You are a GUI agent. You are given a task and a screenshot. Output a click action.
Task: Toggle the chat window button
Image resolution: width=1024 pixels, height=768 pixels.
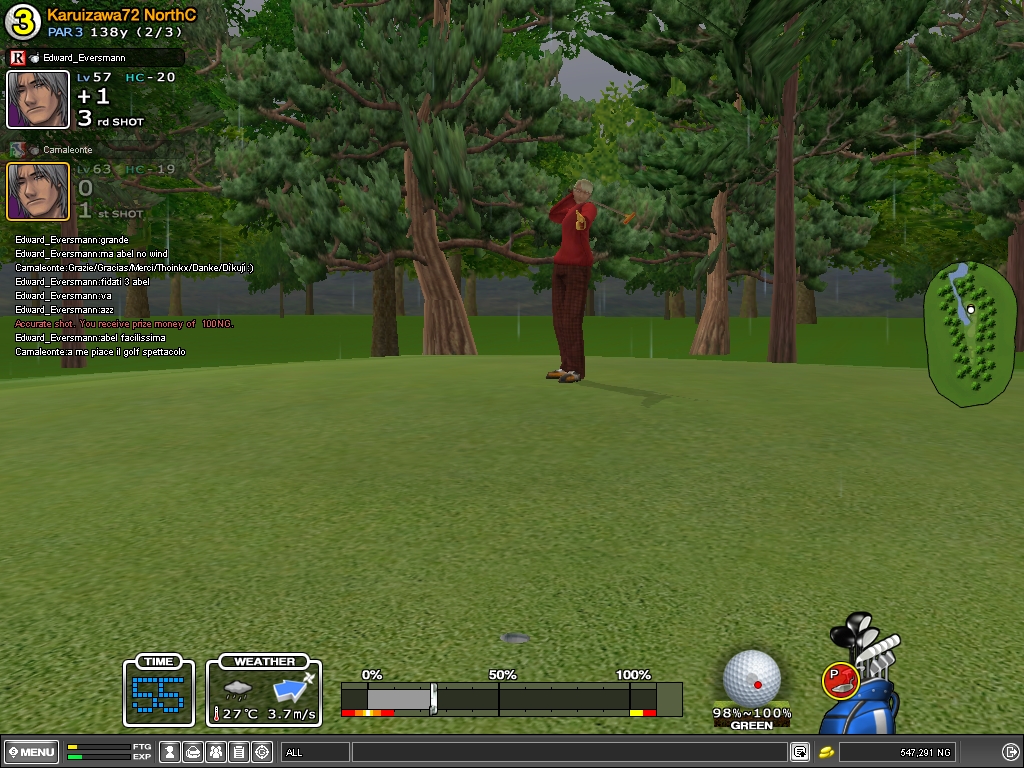click(x=800, y=752)
